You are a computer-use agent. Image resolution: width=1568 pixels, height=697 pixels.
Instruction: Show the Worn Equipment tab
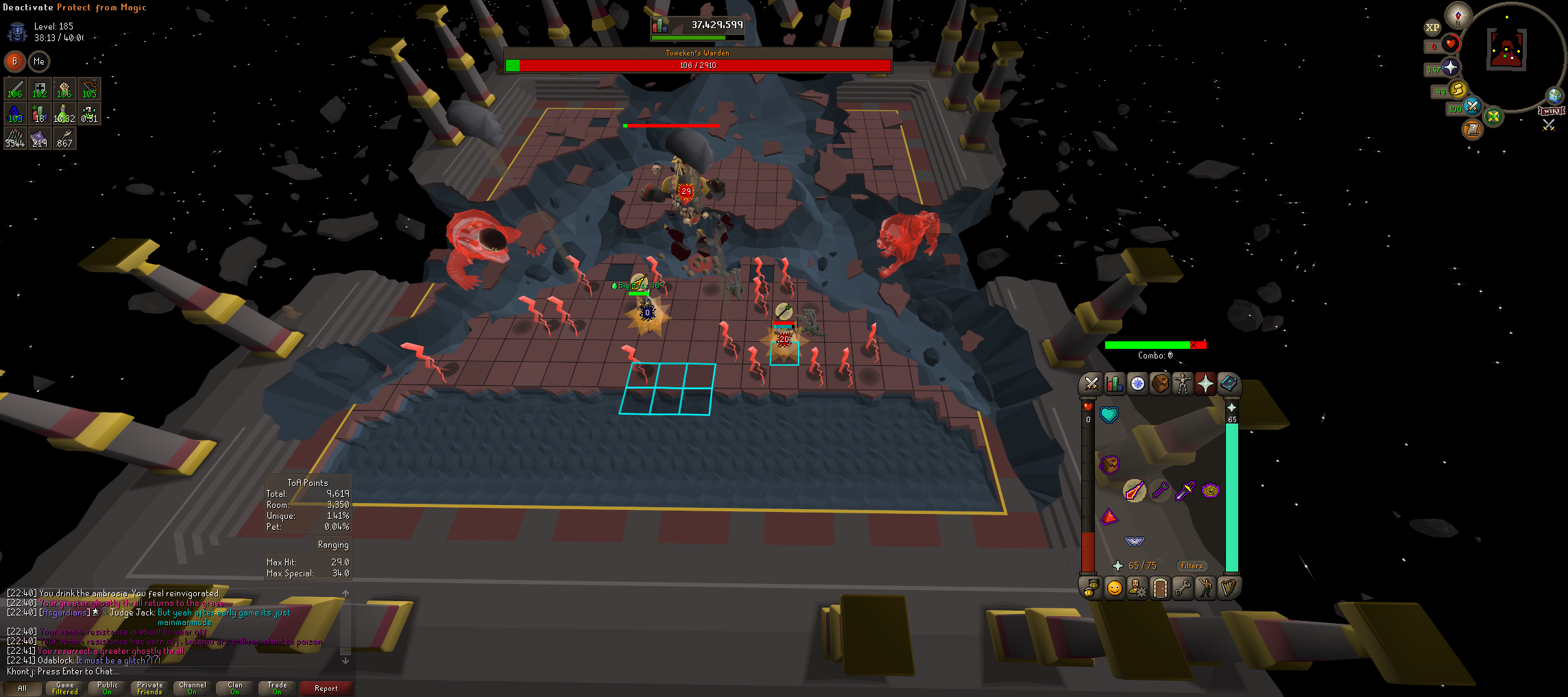1183,384
